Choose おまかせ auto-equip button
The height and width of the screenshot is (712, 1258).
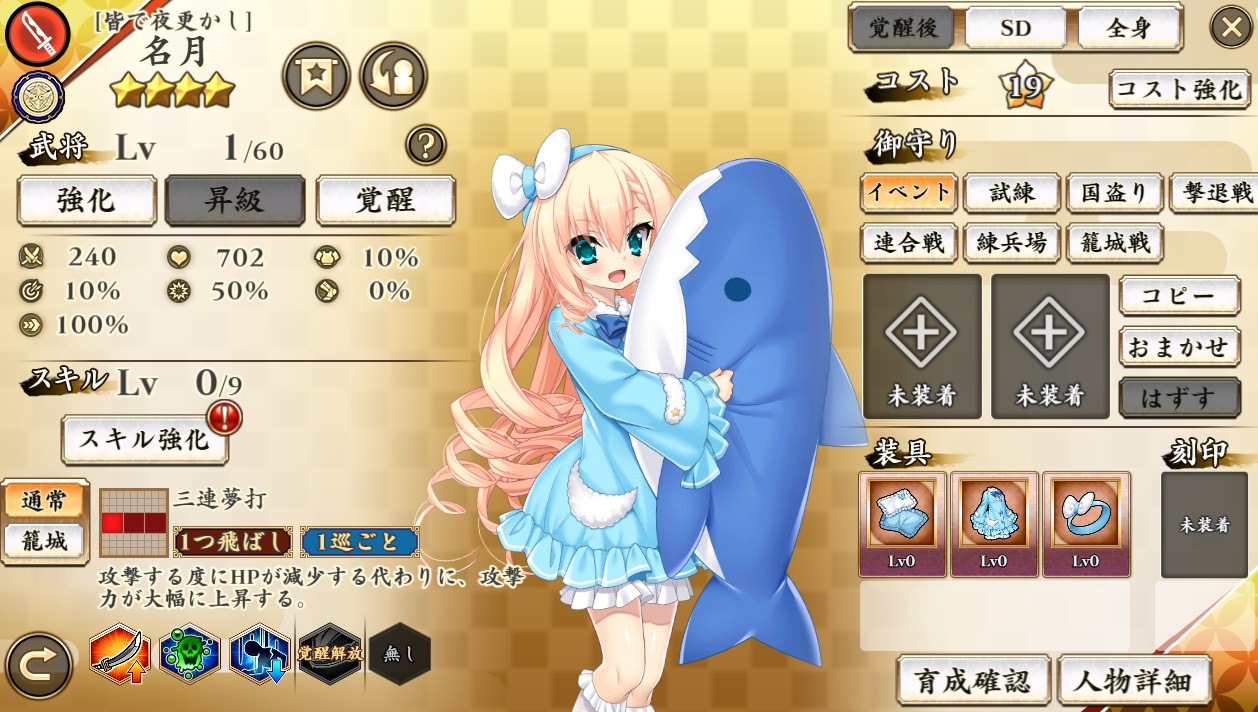click(1179, 347)
